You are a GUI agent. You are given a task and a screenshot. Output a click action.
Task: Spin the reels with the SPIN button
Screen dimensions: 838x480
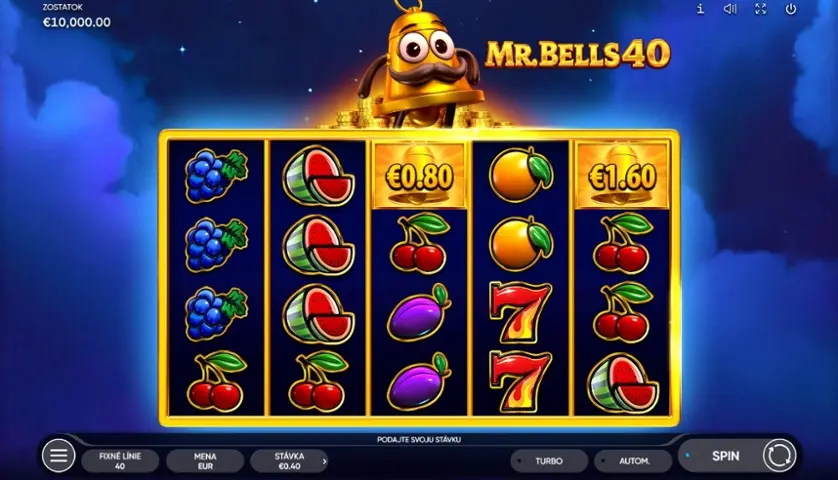[x=726, y=456]
